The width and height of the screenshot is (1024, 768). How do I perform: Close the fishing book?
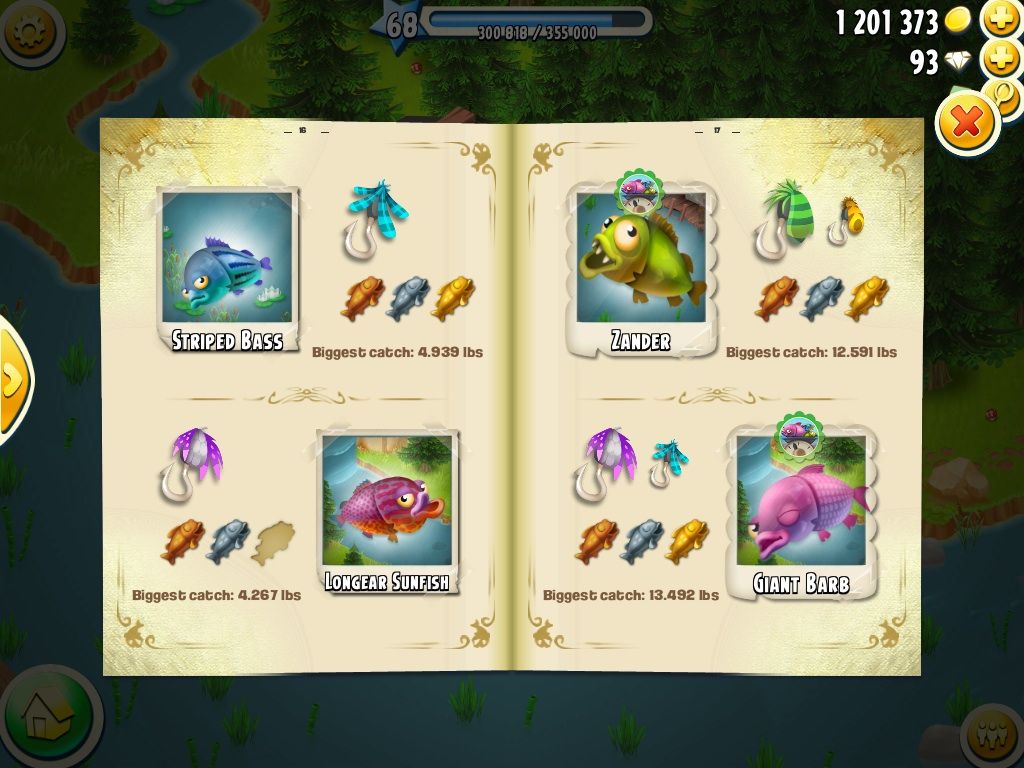(x=967, y=123)
